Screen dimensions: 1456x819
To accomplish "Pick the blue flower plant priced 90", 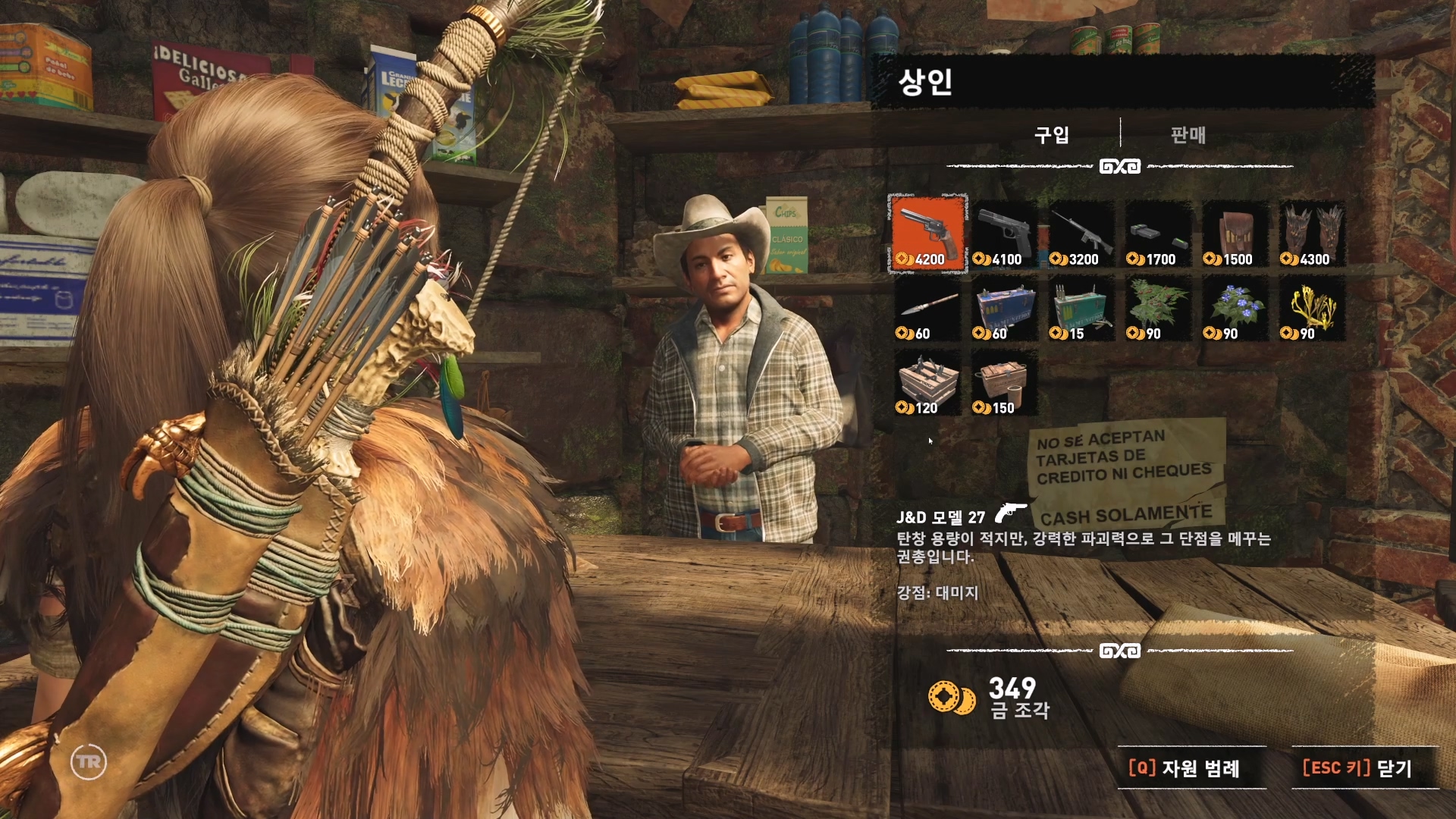I will pyautogui.click(x=1235, y=308).
